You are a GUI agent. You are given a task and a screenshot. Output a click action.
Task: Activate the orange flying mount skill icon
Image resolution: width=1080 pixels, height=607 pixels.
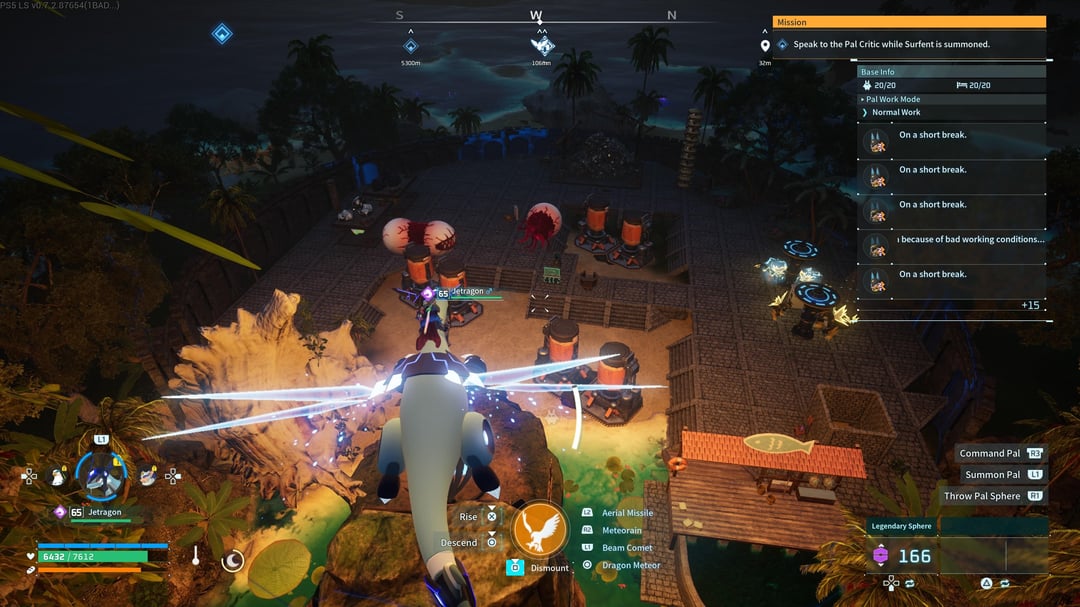click(539, 530)
